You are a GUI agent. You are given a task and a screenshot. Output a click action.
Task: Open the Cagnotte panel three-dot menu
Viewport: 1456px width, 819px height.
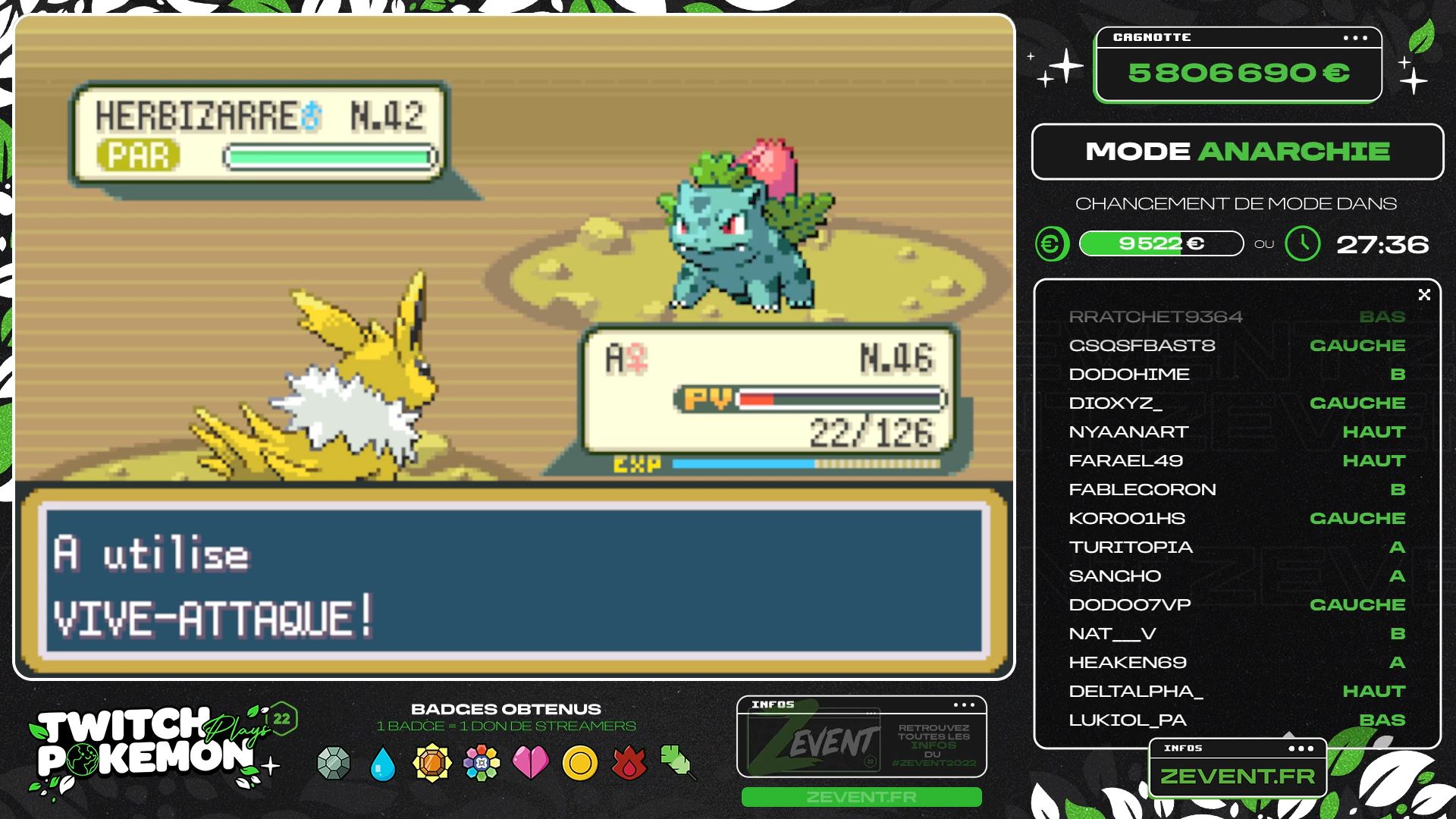pos(1355,38)
